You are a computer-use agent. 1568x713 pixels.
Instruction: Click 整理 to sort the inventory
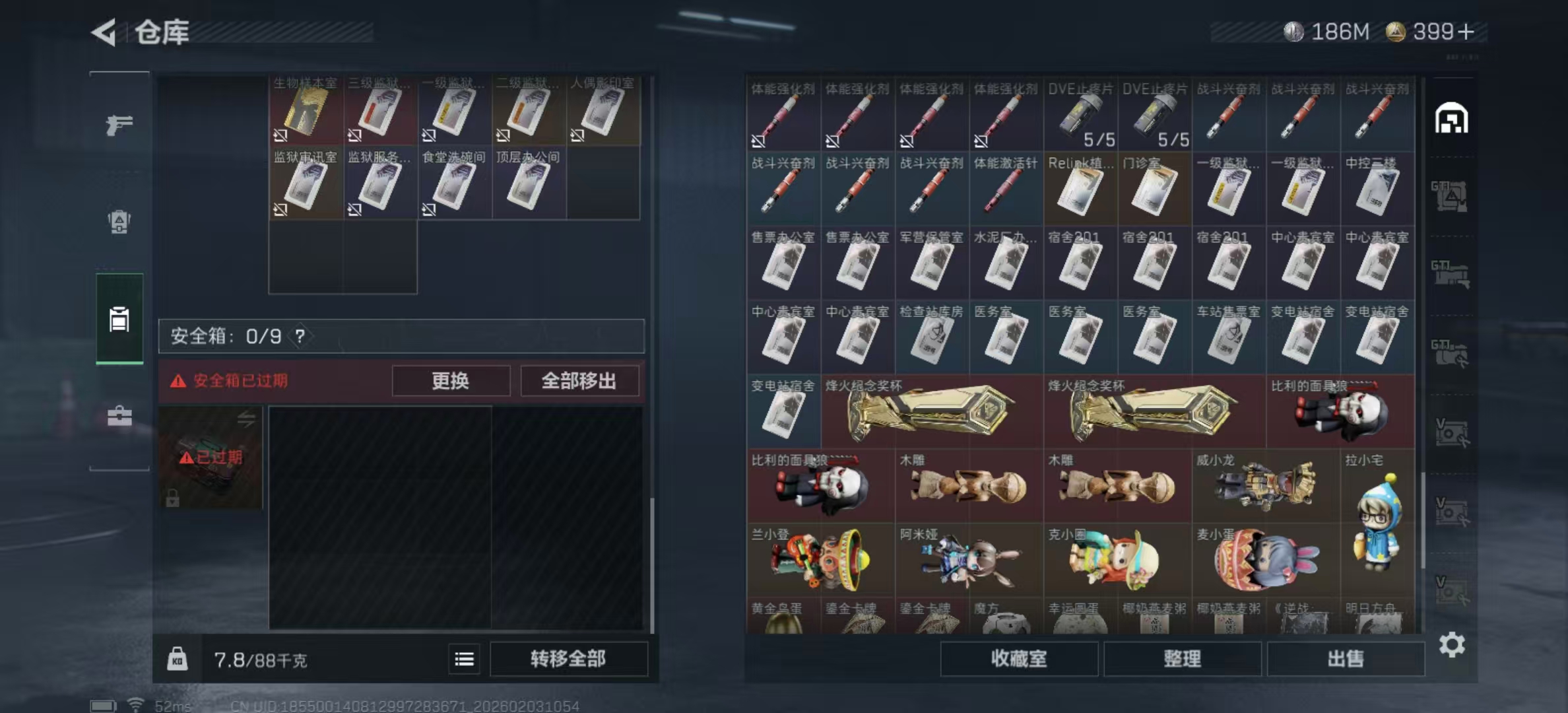pyautogui.click(x=1183, y=660)
